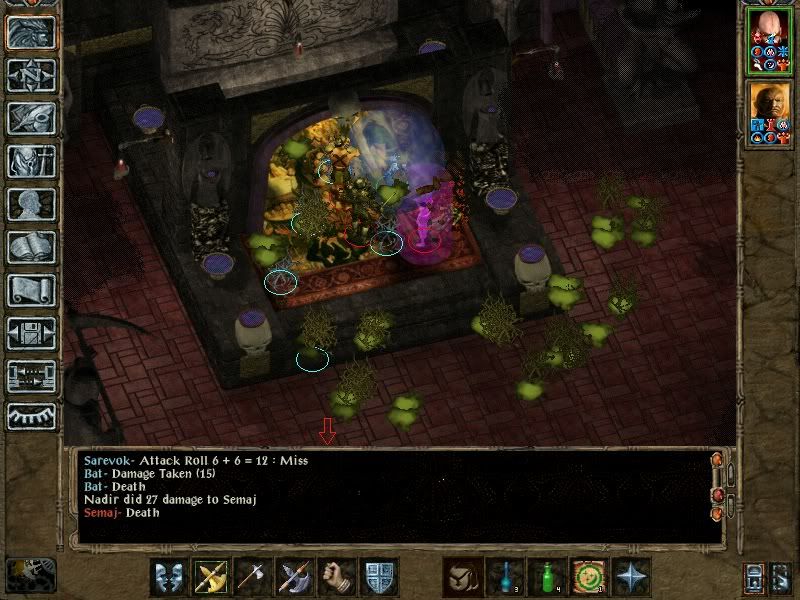The height and width of the screenshot is (600, 800).
Task: Open the special abilities star button
Action: coord(631,577)
